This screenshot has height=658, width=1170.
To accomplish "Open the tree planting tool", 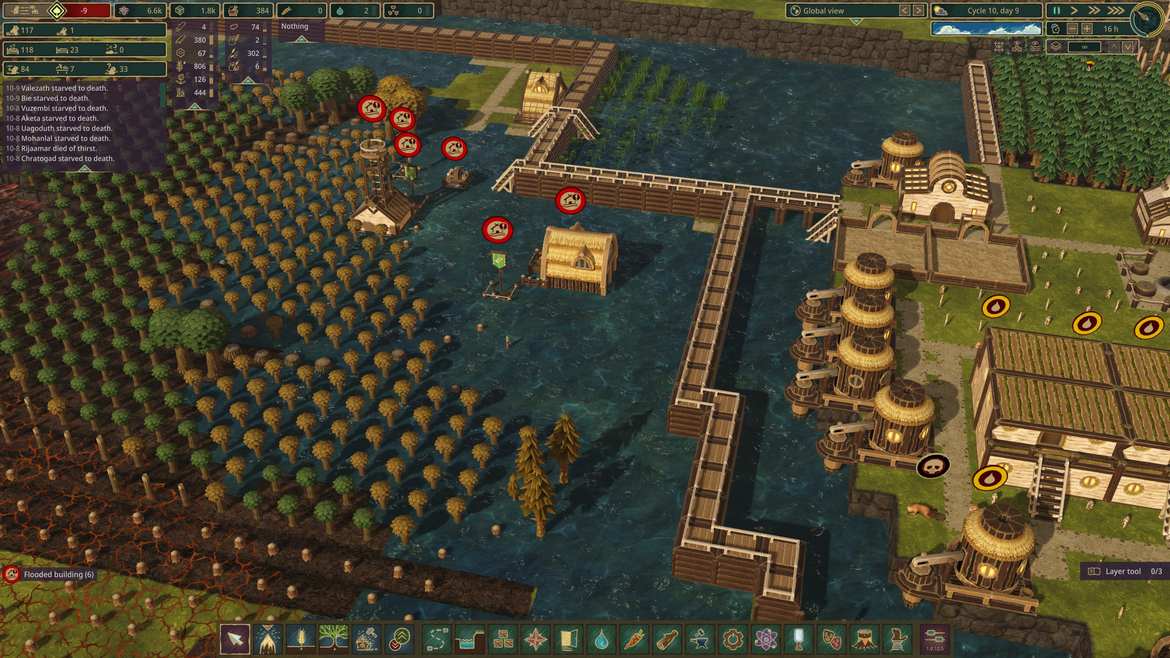I will coord(334,638).
